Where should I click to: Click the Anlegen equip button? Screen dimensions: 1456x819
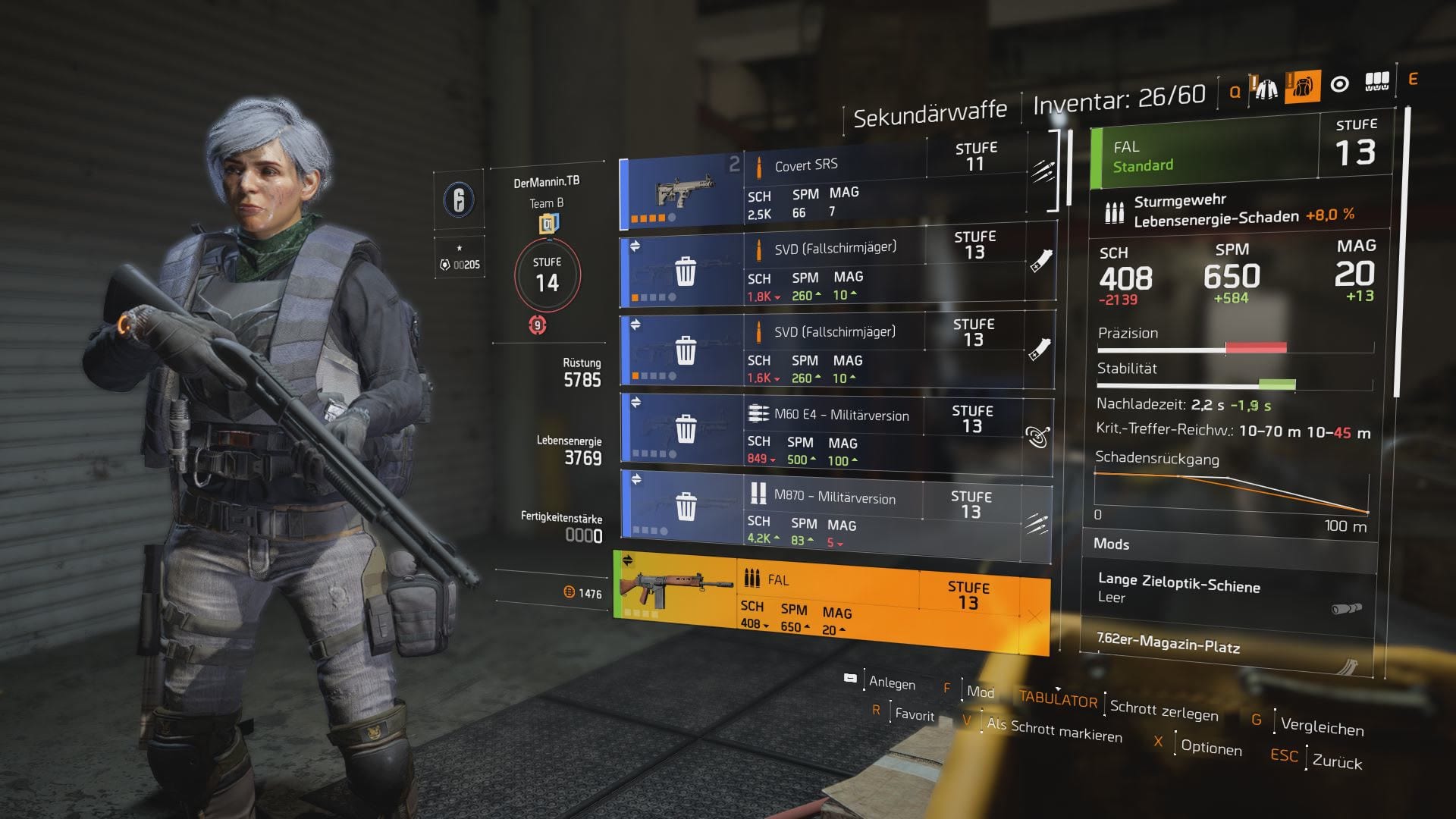[892, 682]
